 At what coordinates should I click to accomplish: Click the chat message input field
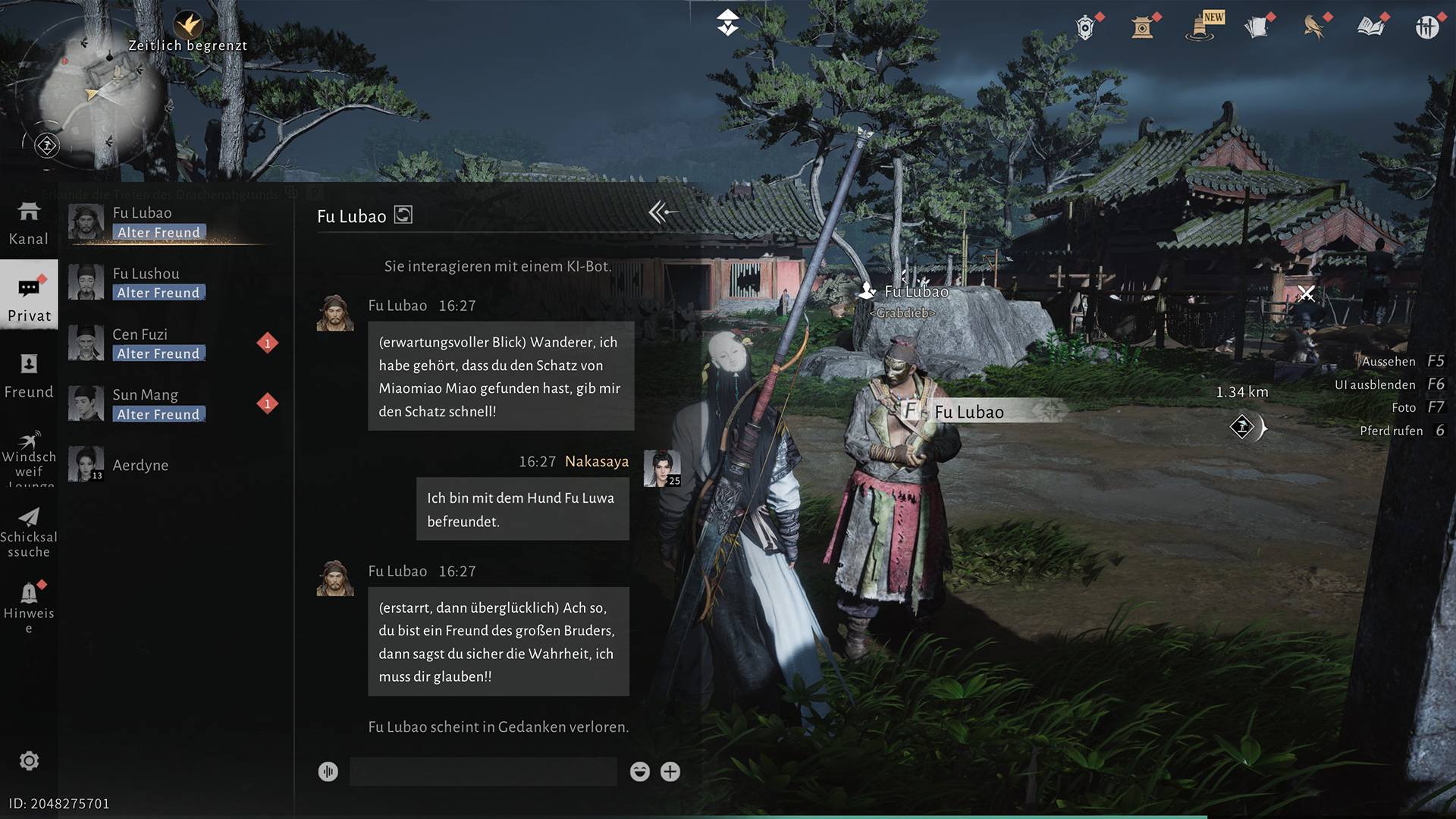click(483, 772)
